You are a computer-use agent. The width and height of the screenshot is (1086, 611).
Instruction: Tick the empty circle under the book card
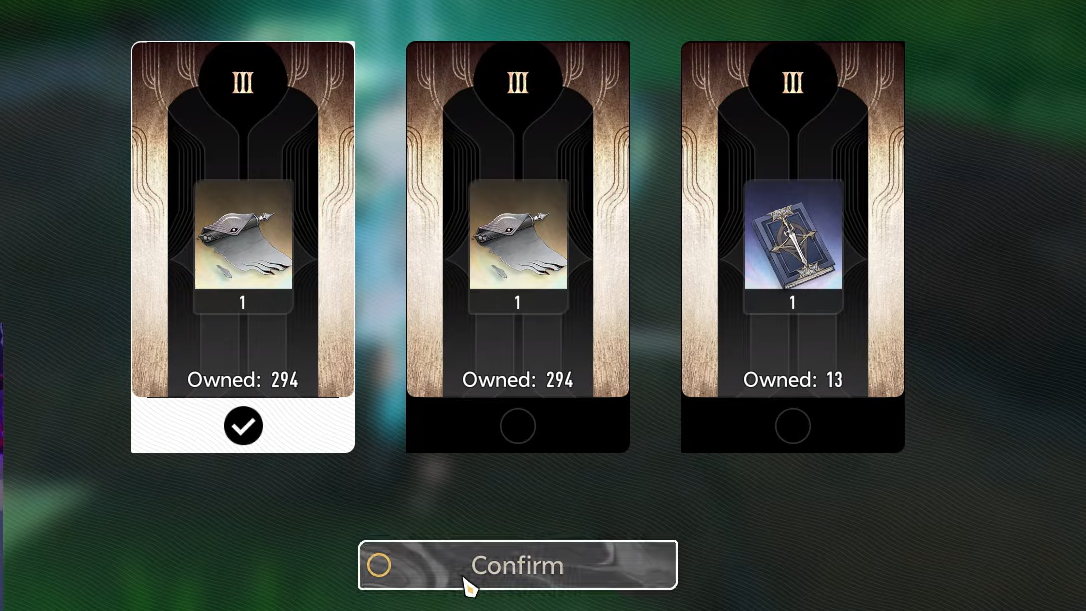[793, 426]
